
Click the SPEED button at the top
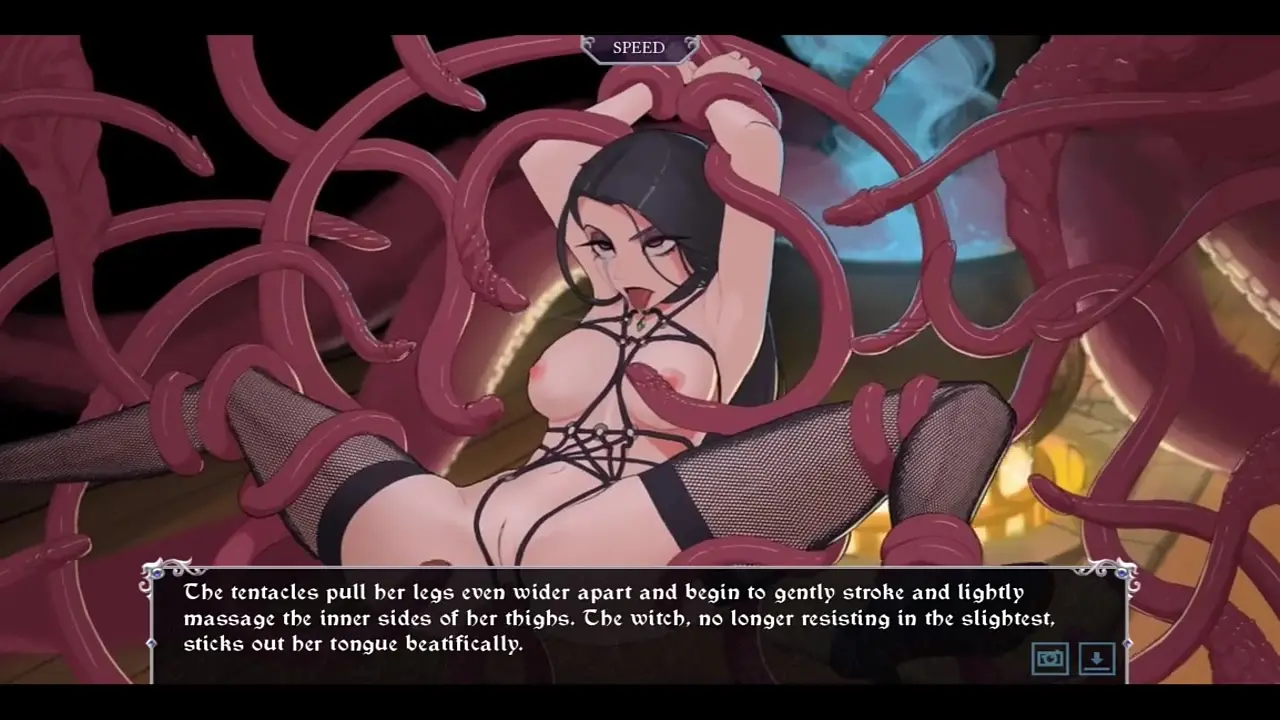point(638,48)
